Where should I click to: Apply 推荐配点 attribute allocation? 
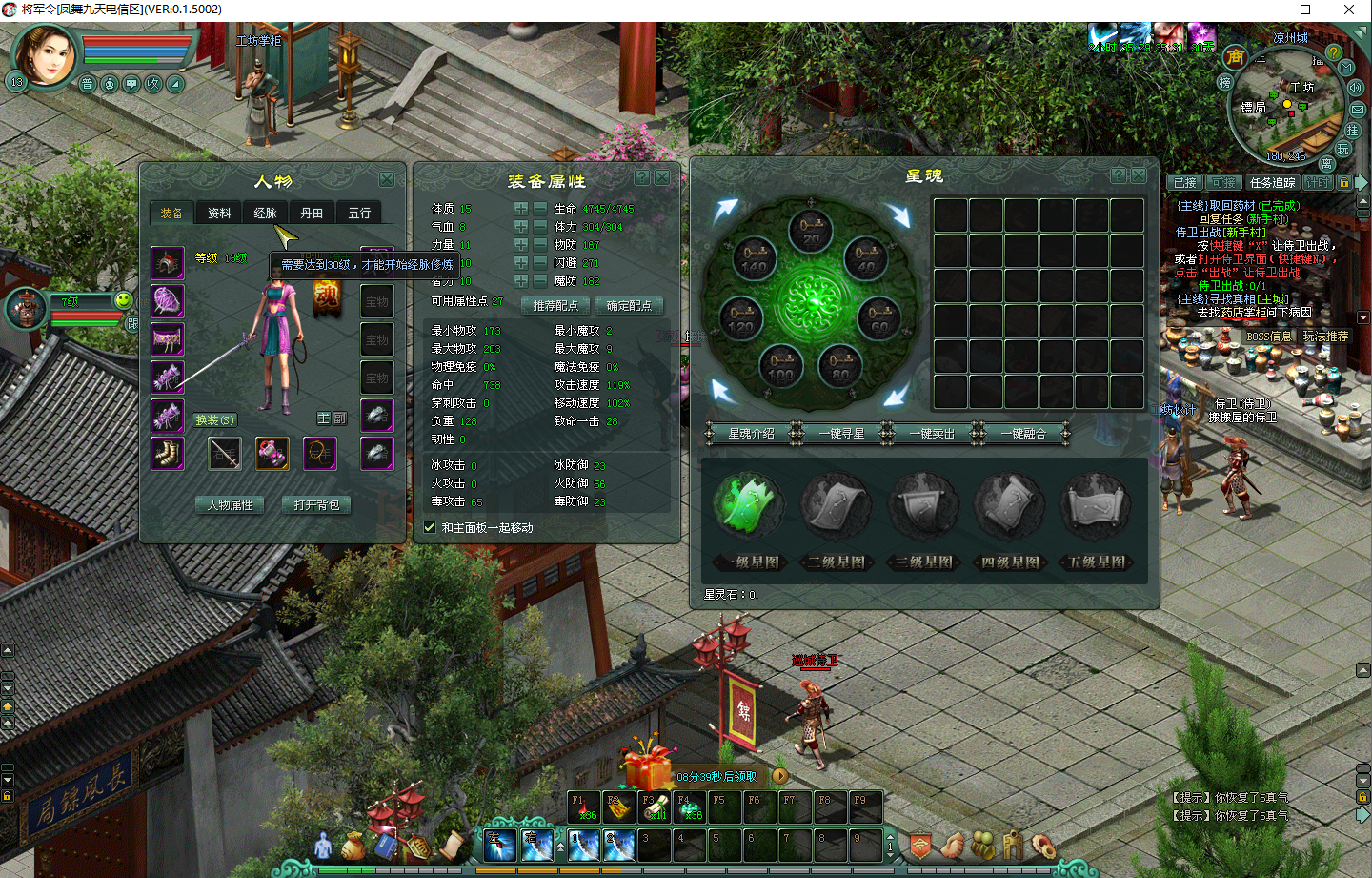[555, 306]
